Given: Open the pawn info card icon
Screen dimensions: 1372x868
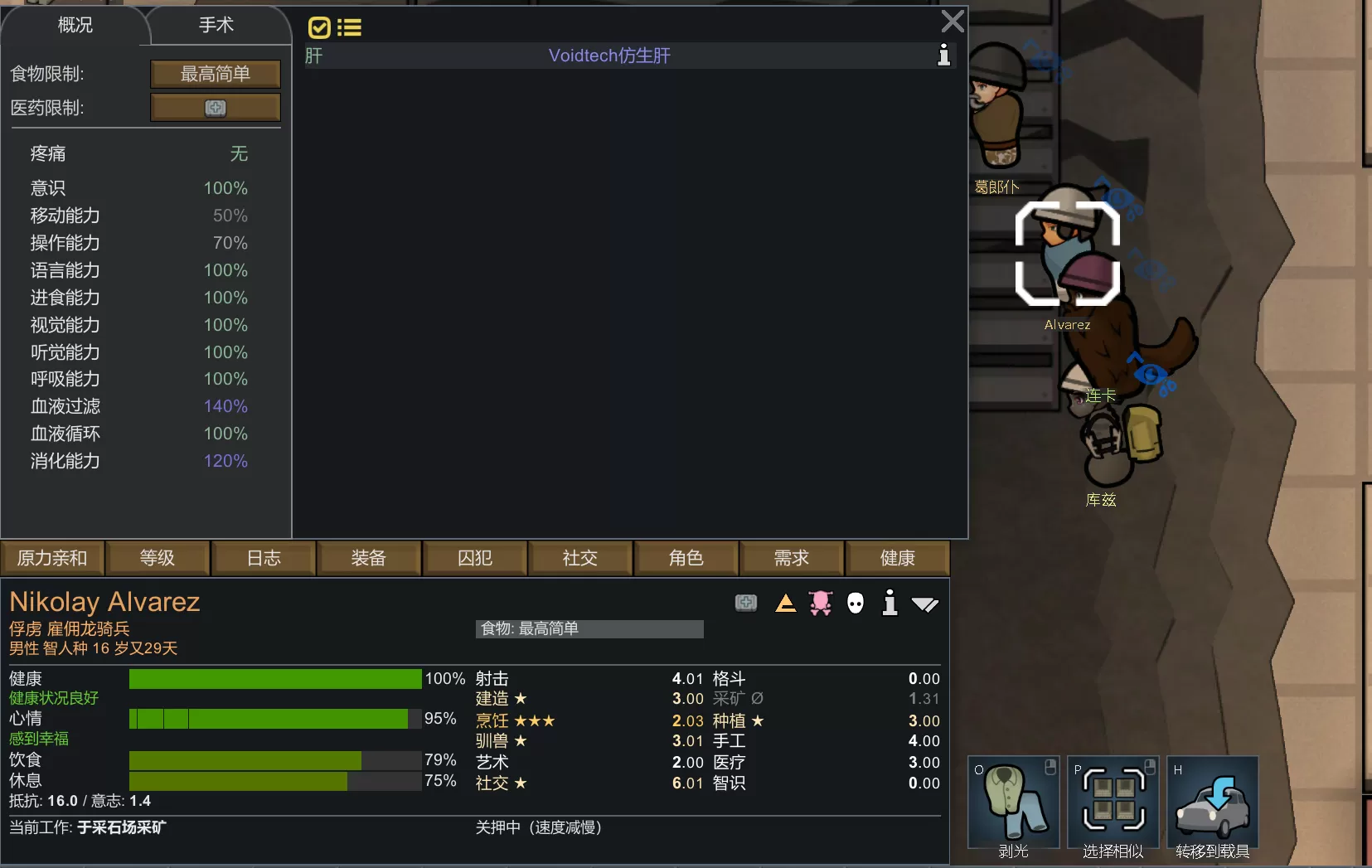Looking at the screenshot, I should pos(890,603).
